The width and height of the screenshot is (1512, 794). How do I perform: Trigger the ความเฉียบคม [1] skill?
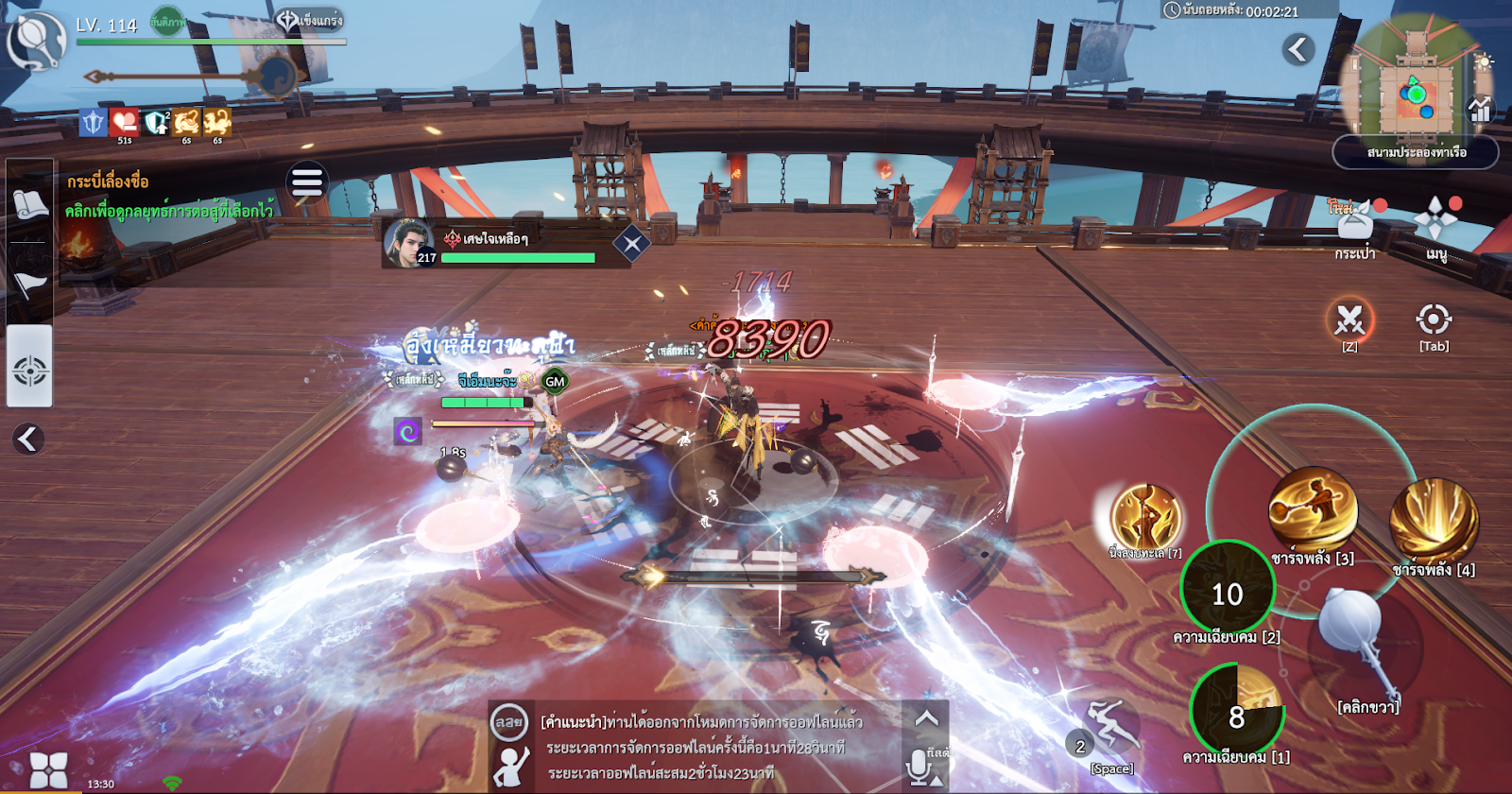click(x=1236, y=711)
